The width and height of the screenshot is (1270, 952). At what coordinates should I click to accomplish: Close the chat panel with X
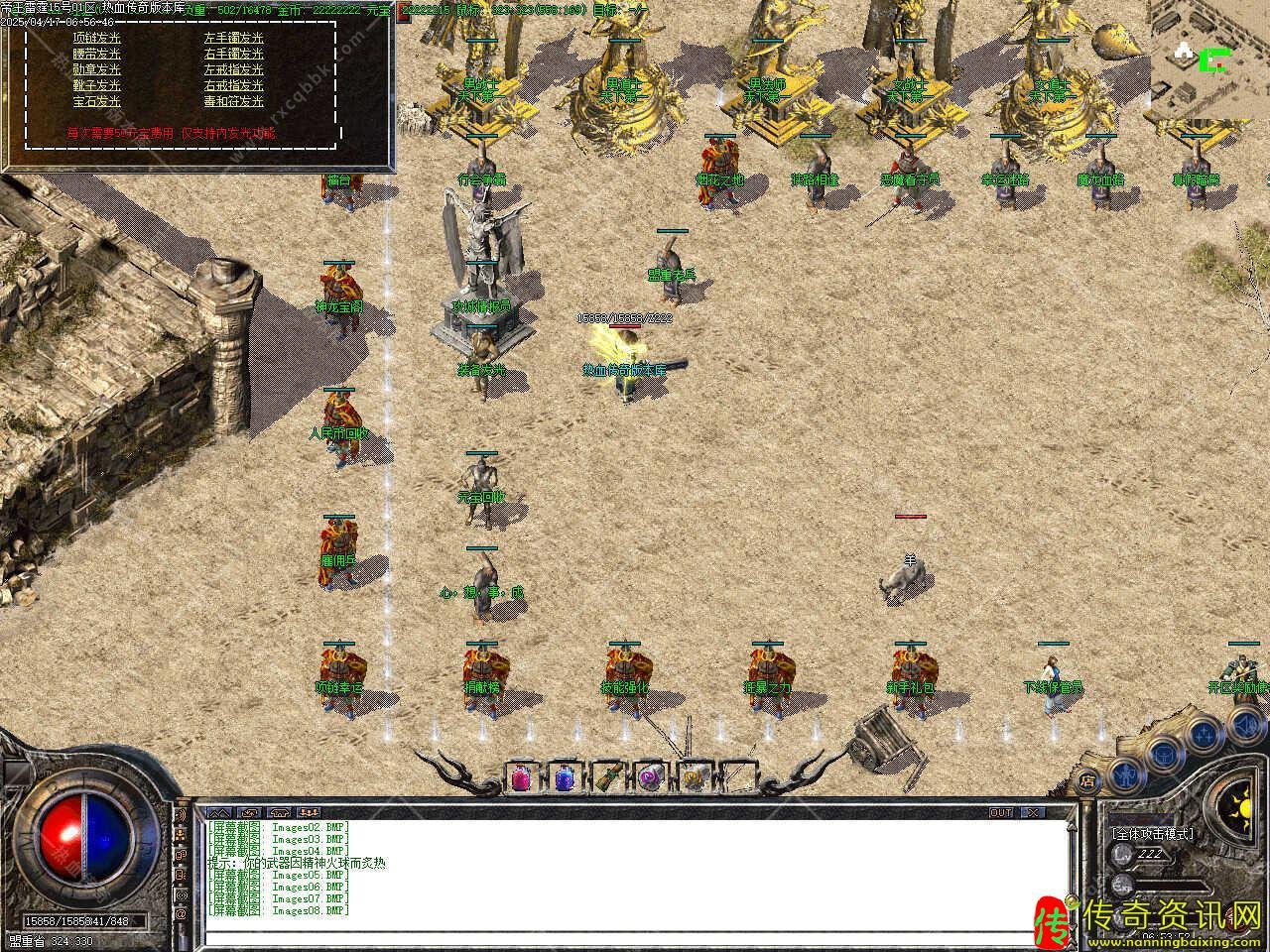point(1034,812)
